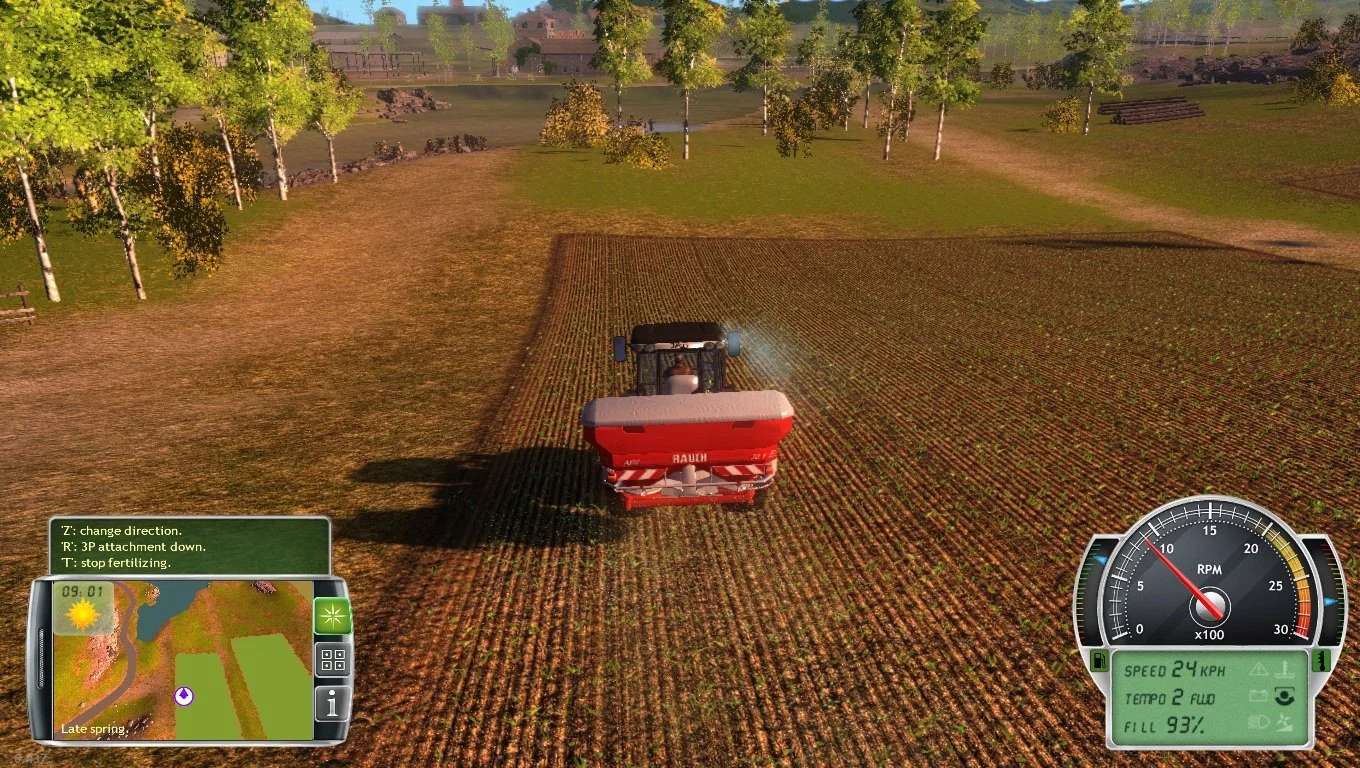Toggle the coolant temperature warning indicator
The width and height of the screenshot is (1360, 768).
coord(1284,668)
